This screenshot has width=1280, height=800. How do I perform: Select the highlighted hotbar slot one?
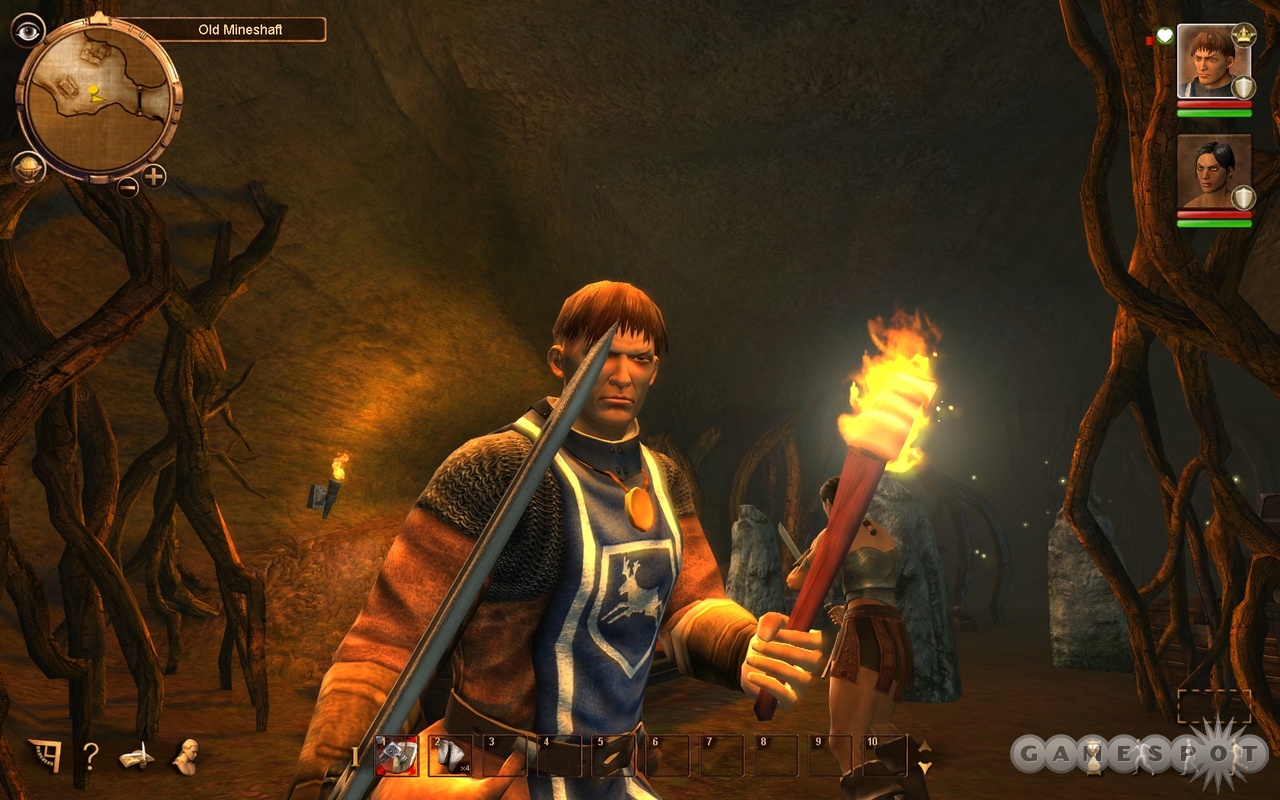[396, 756]
